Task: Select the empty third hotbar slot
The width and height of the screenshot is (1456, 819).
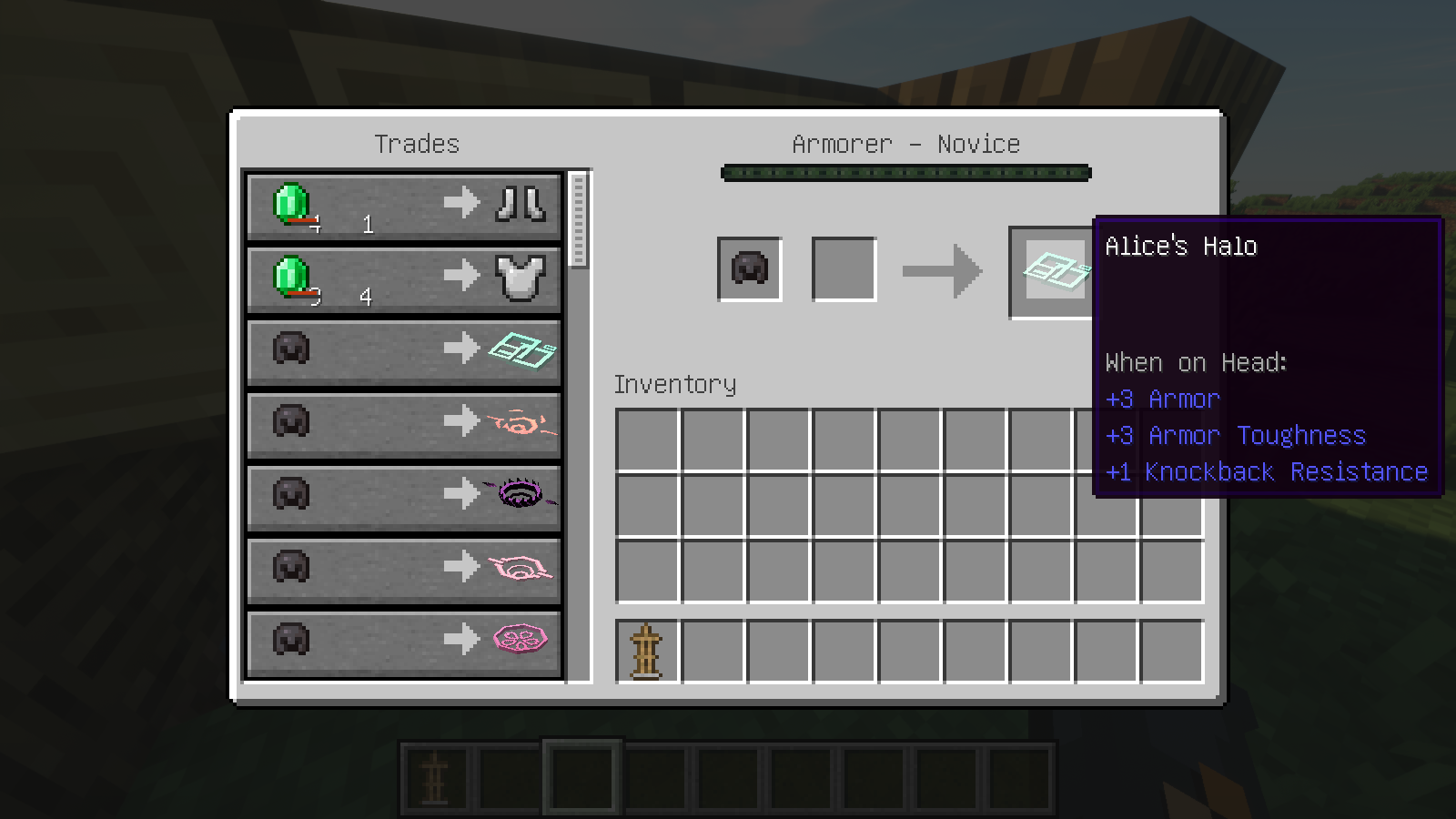Action: 582,778
